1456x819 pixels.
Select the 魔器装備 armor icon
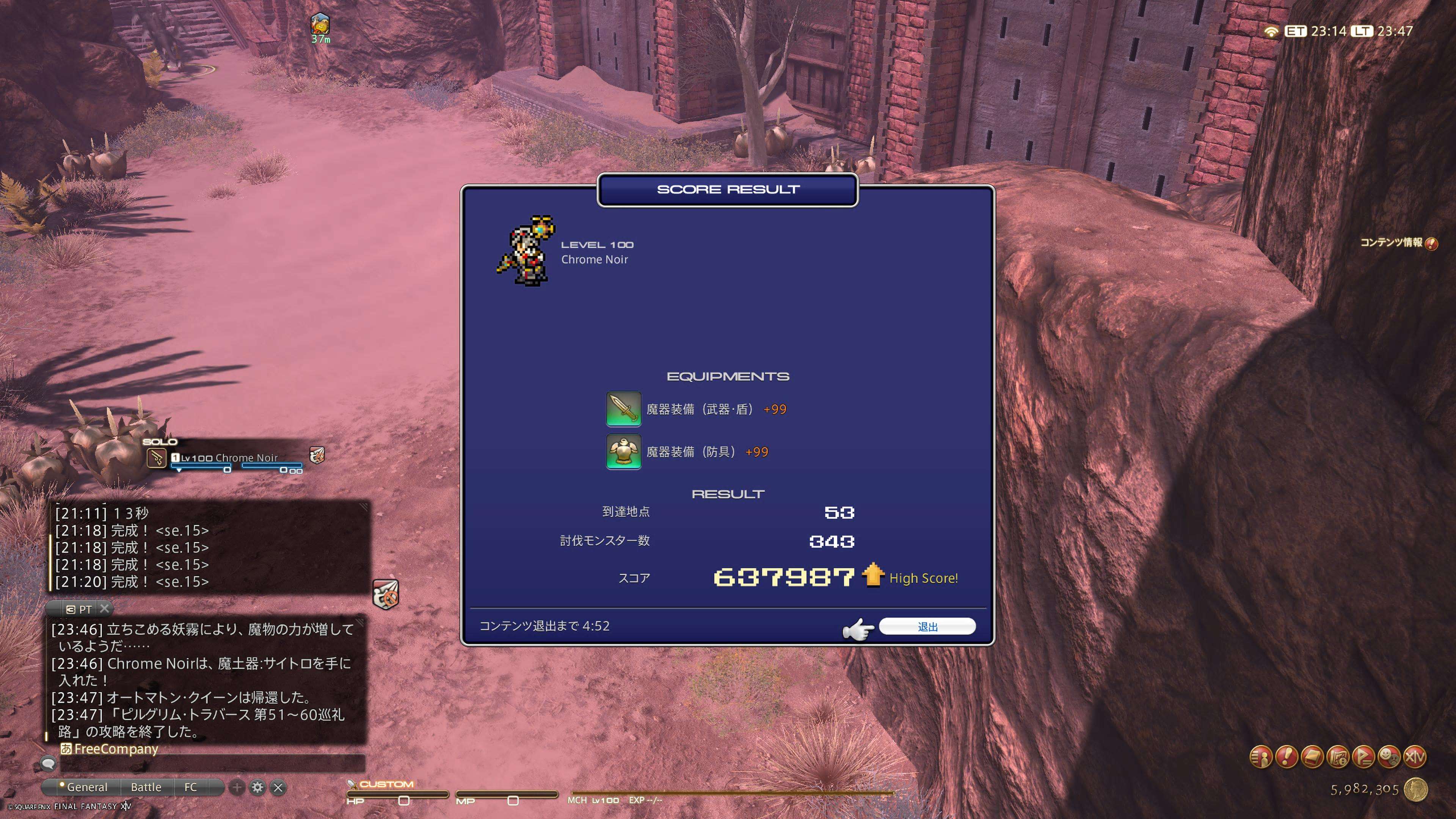tap(623, 452)
